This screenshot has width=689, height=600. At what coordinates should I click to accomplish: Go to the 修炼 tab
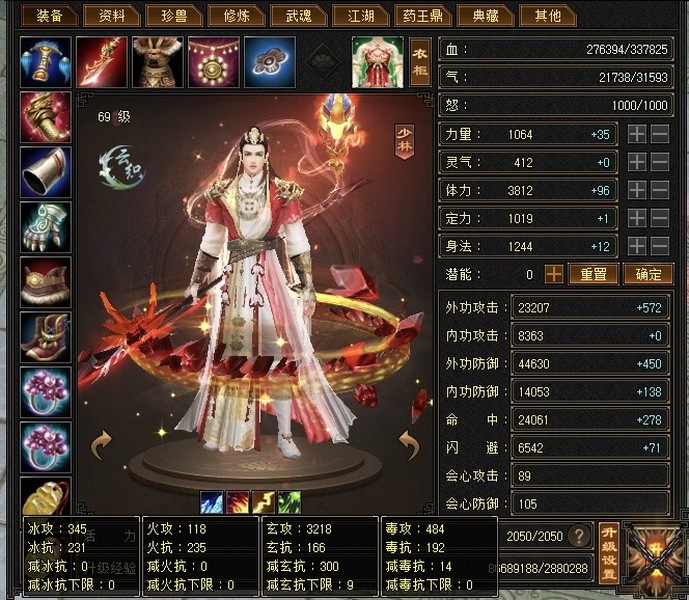(x=236, y=15)
